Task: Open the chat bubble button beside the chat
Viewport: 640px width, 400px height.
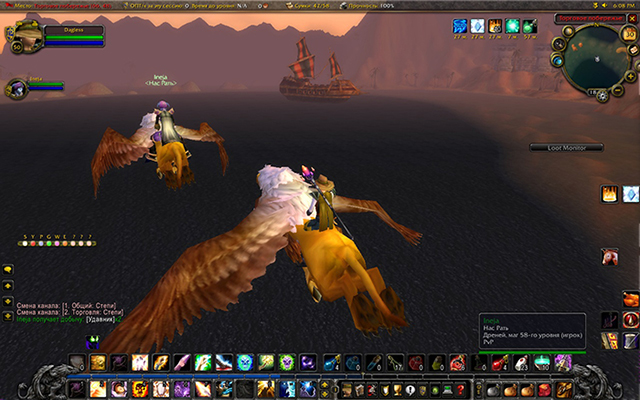Action: (7, 270)
